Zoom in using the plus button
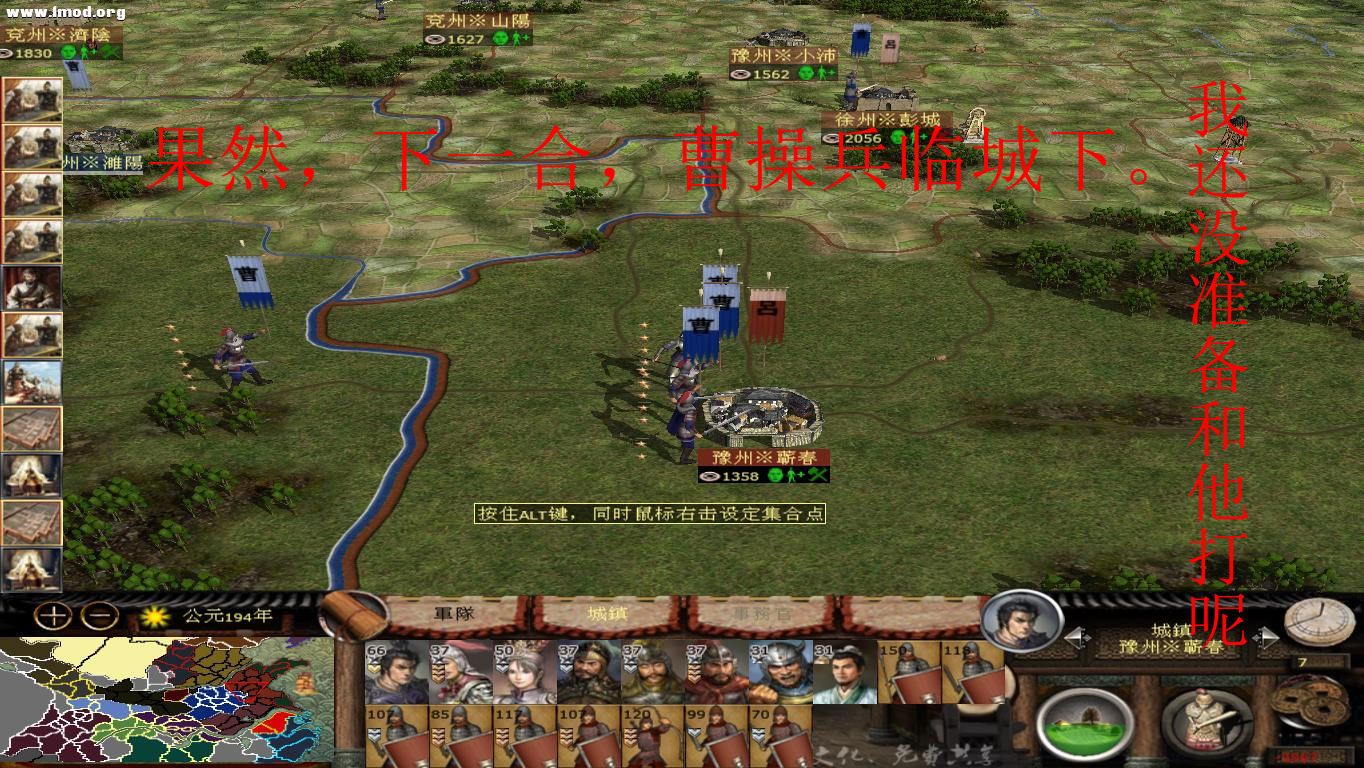The image size is (1364, 768). click(51, 615)
